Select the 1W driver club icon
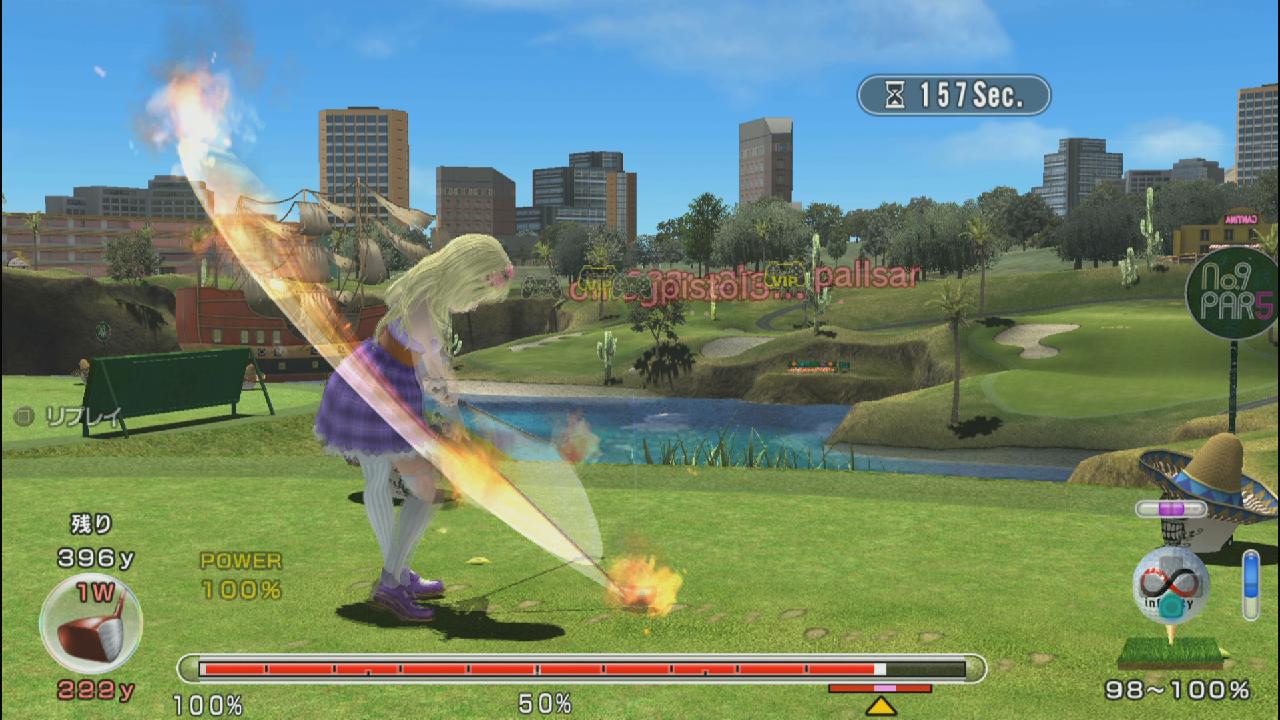The width and height of the screenshot is (1280, 720). click(x=90, y=622)
